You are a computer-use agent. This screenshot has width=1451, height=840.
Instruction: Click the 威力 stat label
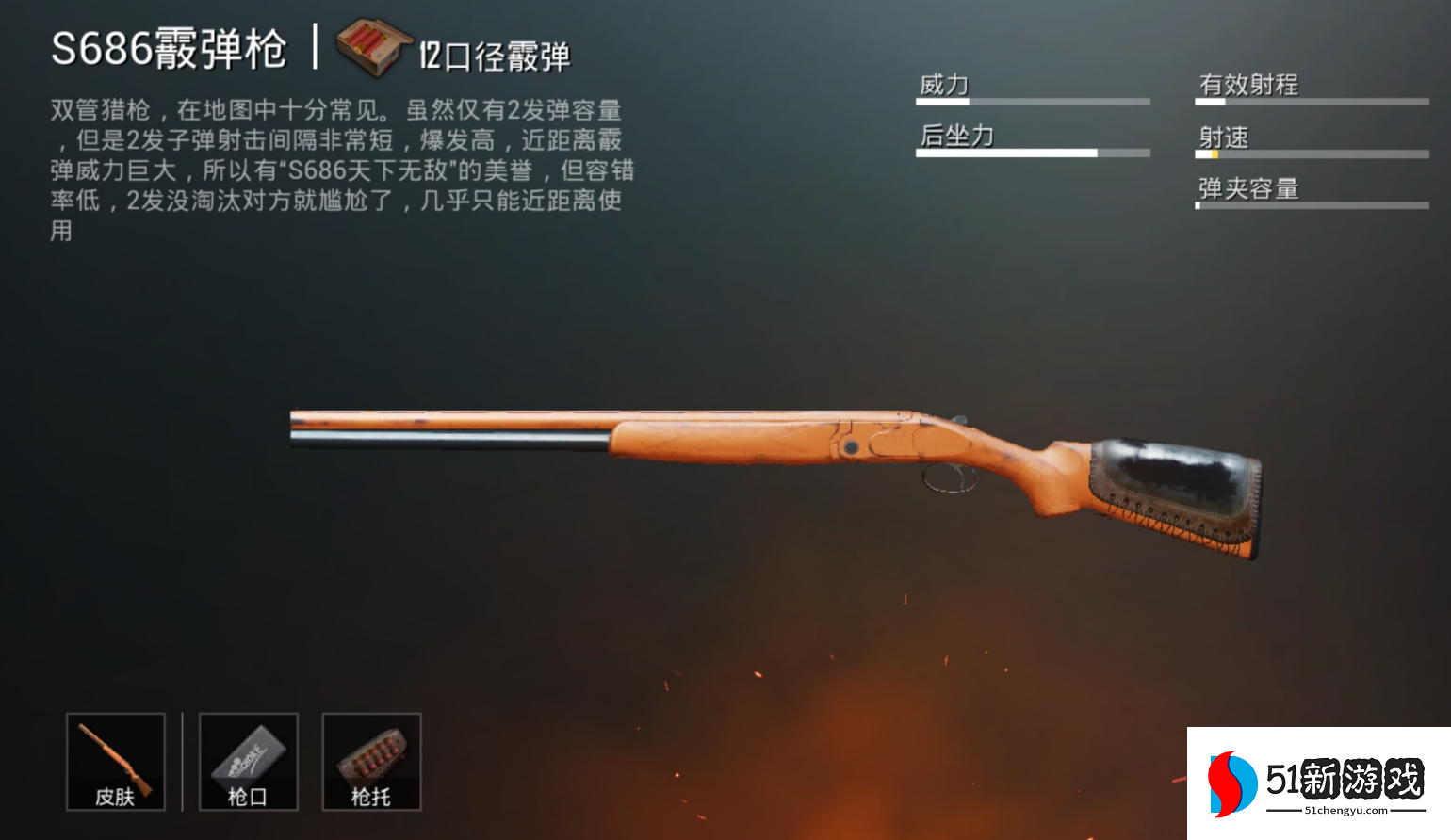[944, 83]
